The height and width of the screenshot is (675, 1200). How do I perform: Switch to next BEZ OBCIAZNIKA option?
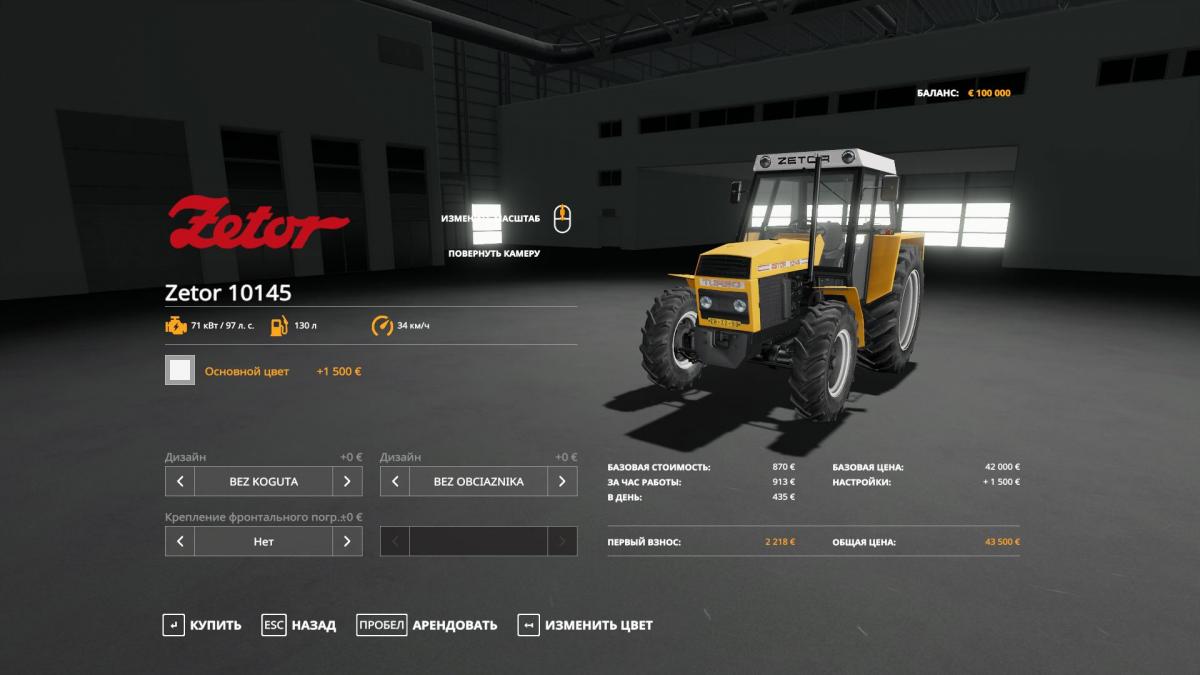[x=562, y=481]
